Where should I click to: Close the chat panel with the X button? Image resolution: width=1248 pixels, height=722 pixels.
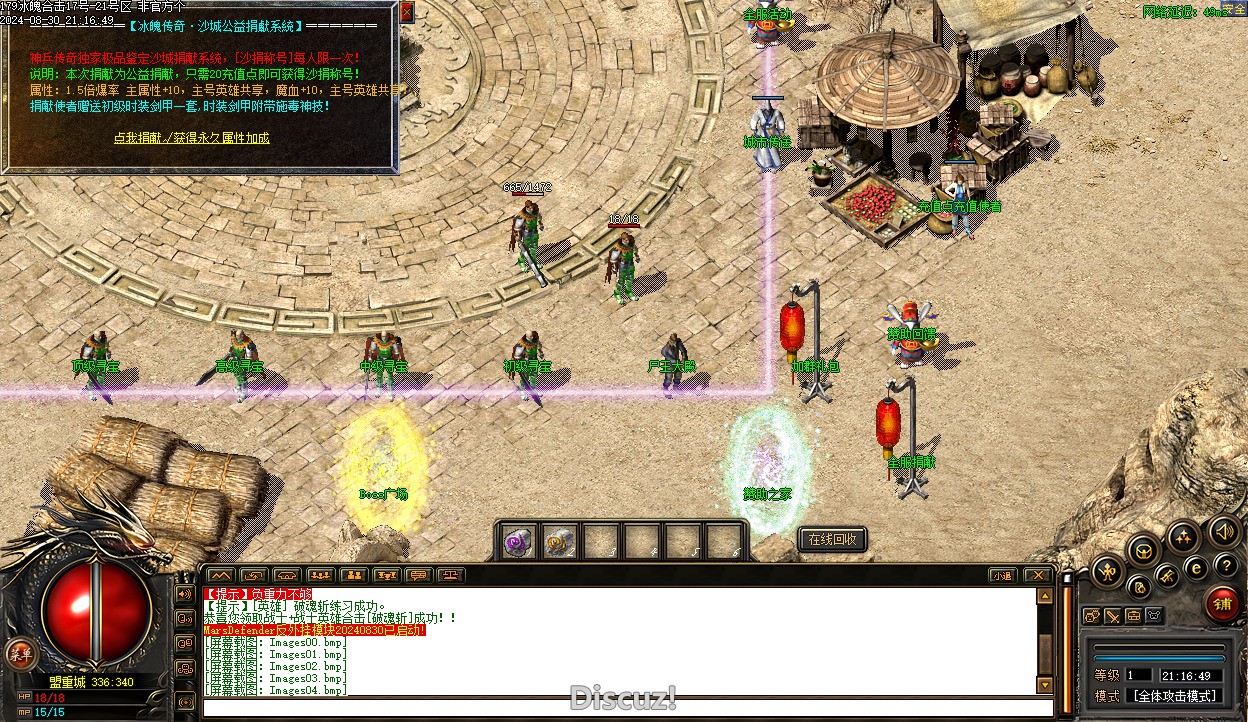tap(1038, 575)
